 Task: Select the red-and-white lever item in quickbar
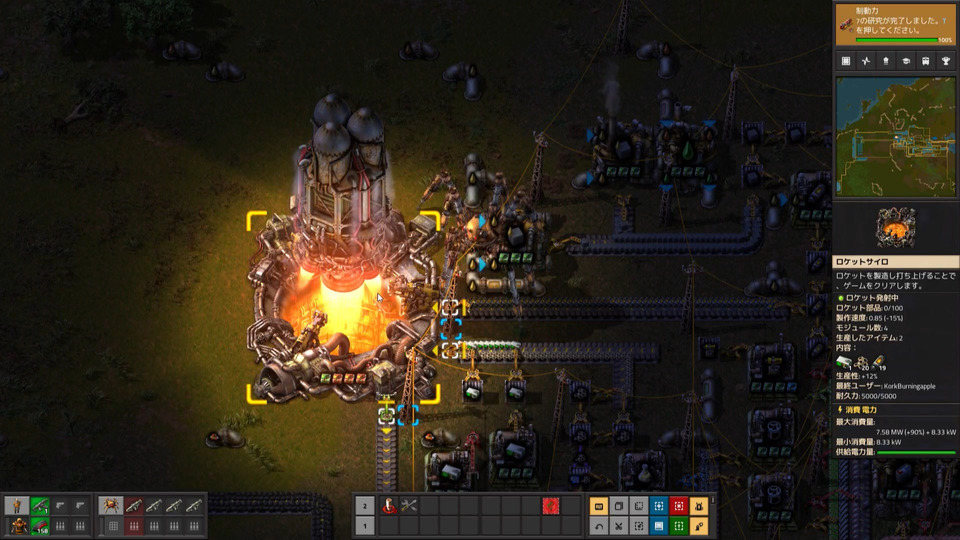pos(388,506)
